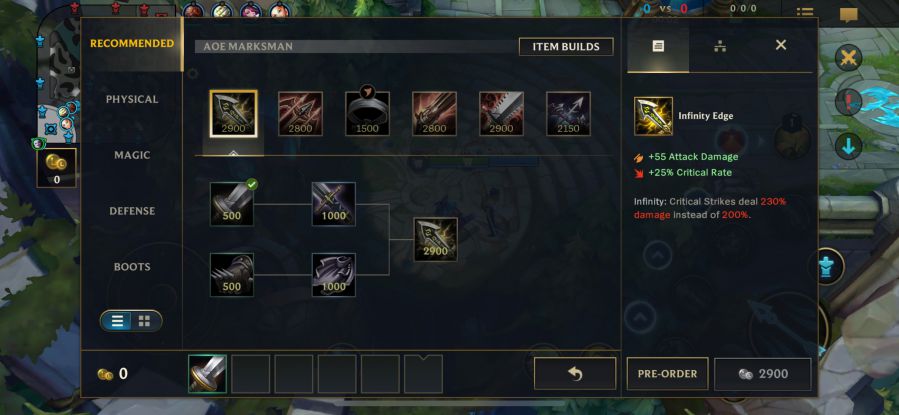Viewport: 899px width, 415px height.
Task: Select the Defense category
Action: [132, 212]
